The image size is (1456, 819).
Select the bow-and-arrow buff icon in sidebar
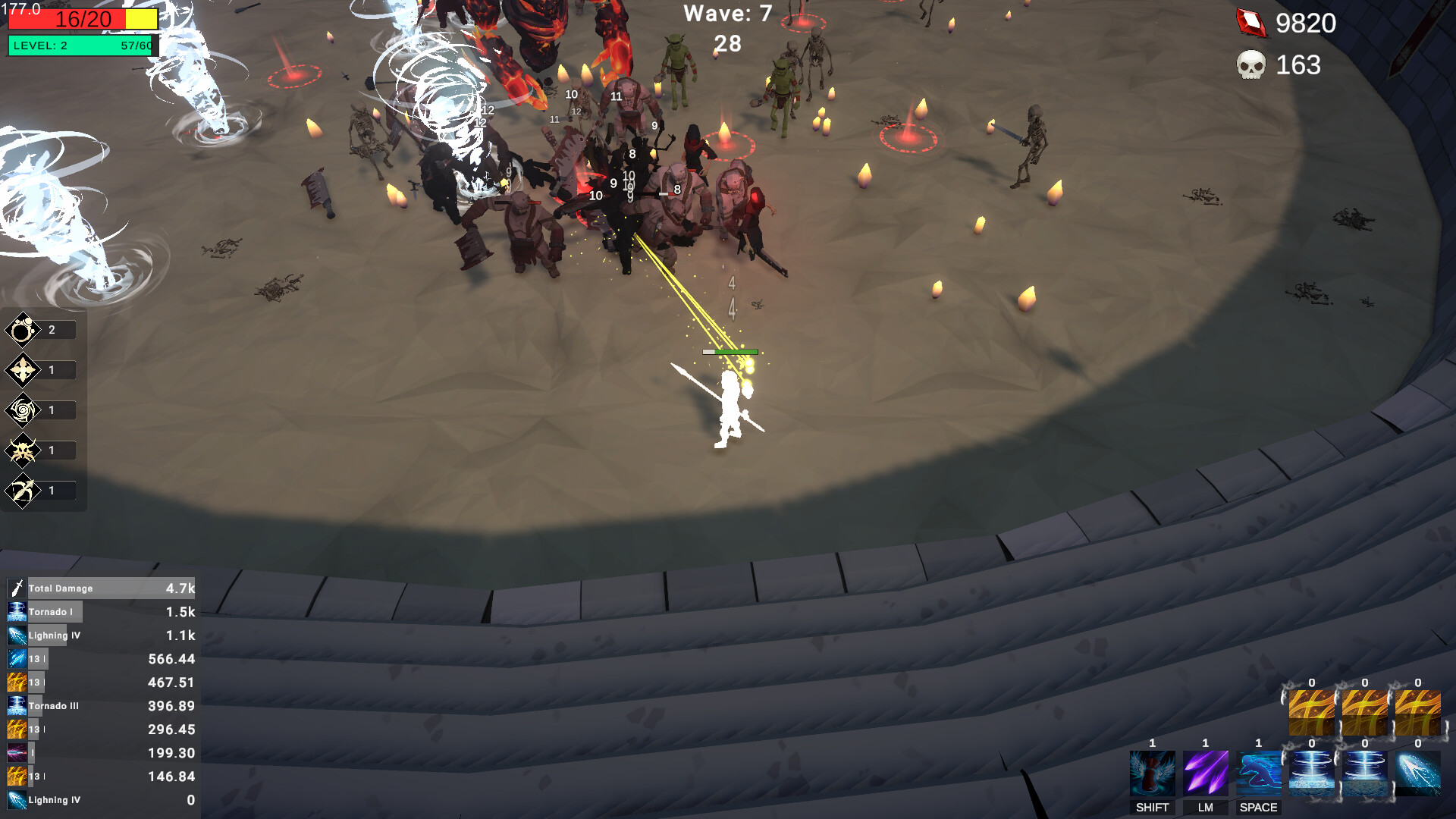pos(23,490)
